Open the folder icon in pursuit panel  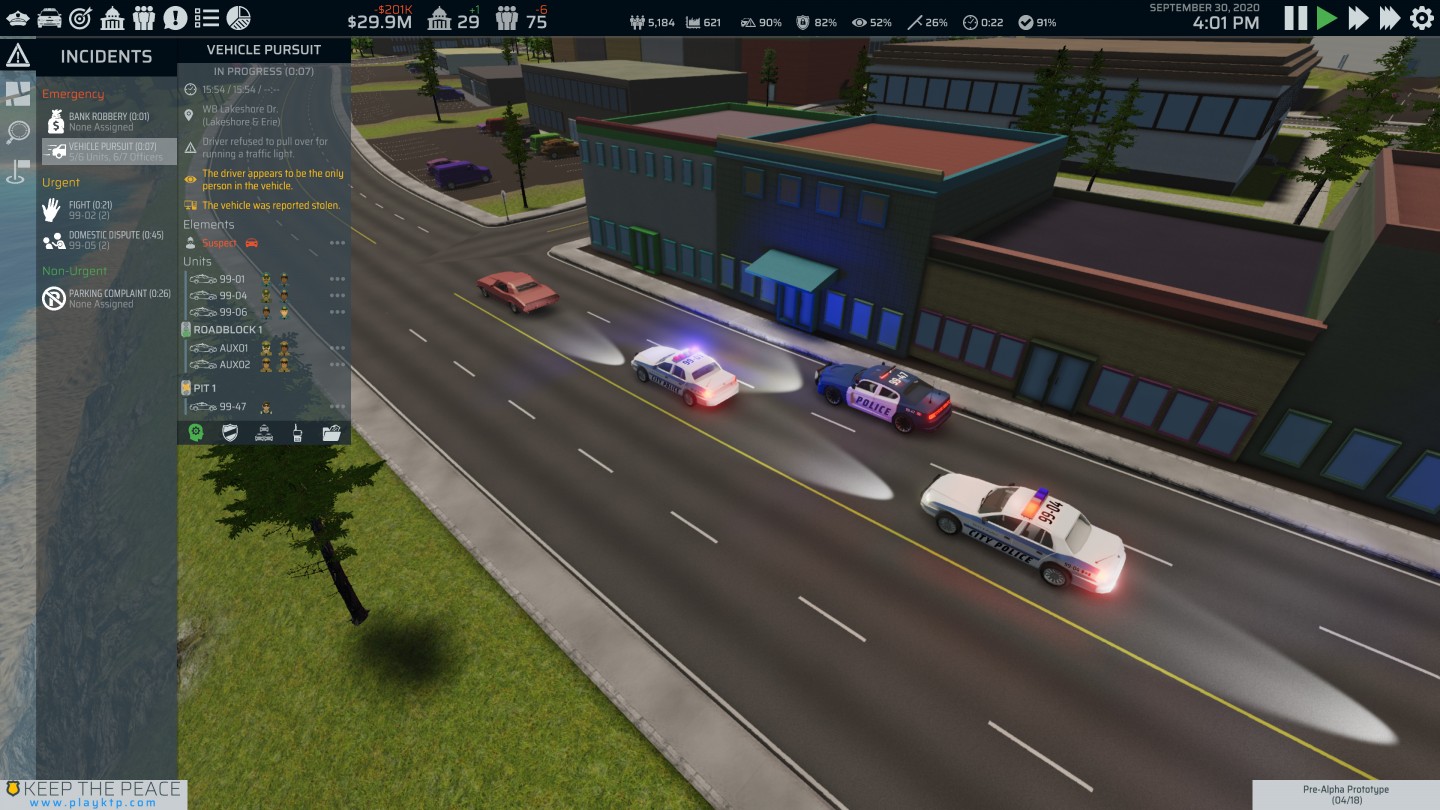[332, 433]
